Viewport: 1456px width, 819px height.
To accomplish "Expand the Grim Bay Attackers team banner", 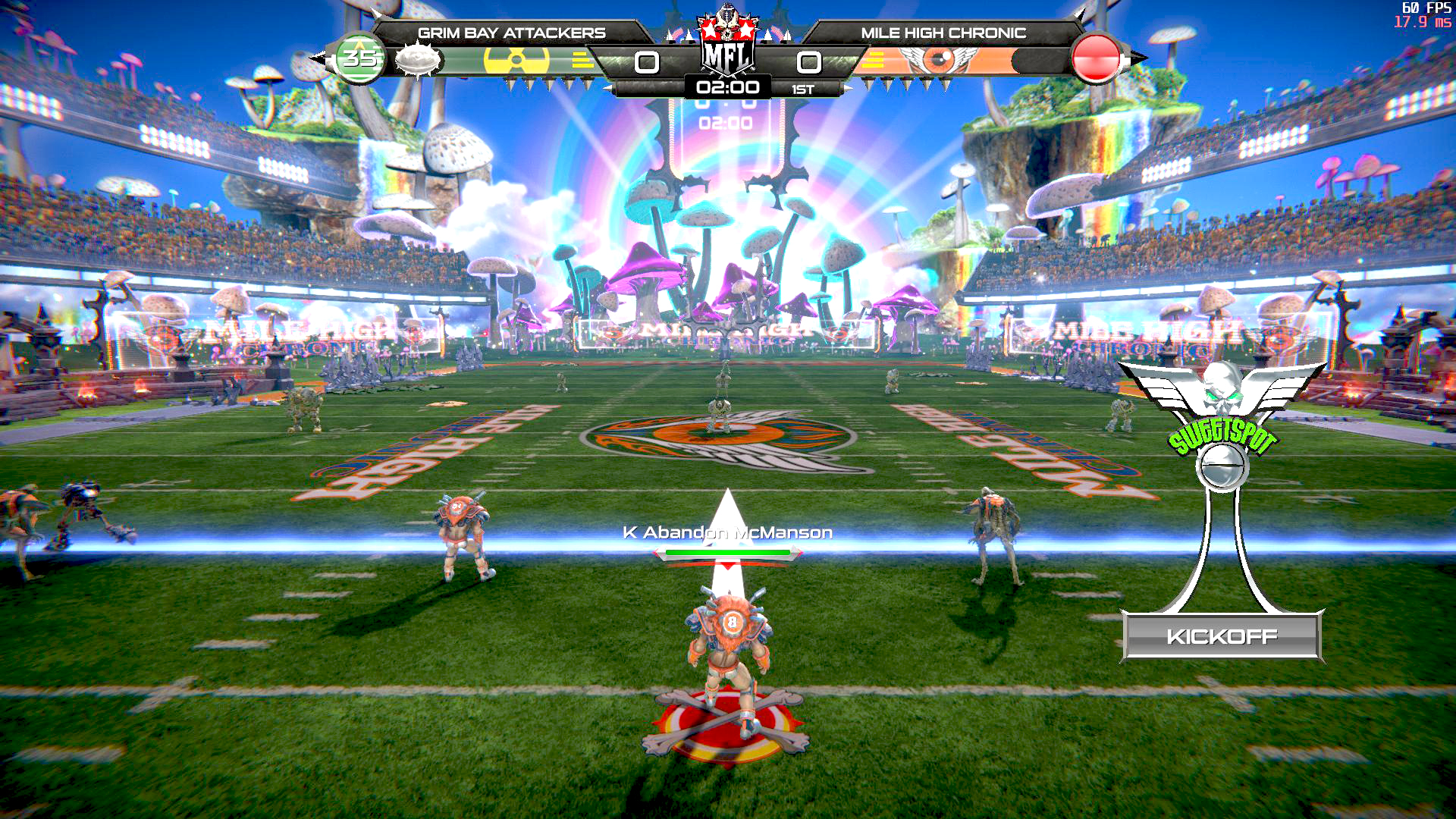I will [x=512, y=33].
